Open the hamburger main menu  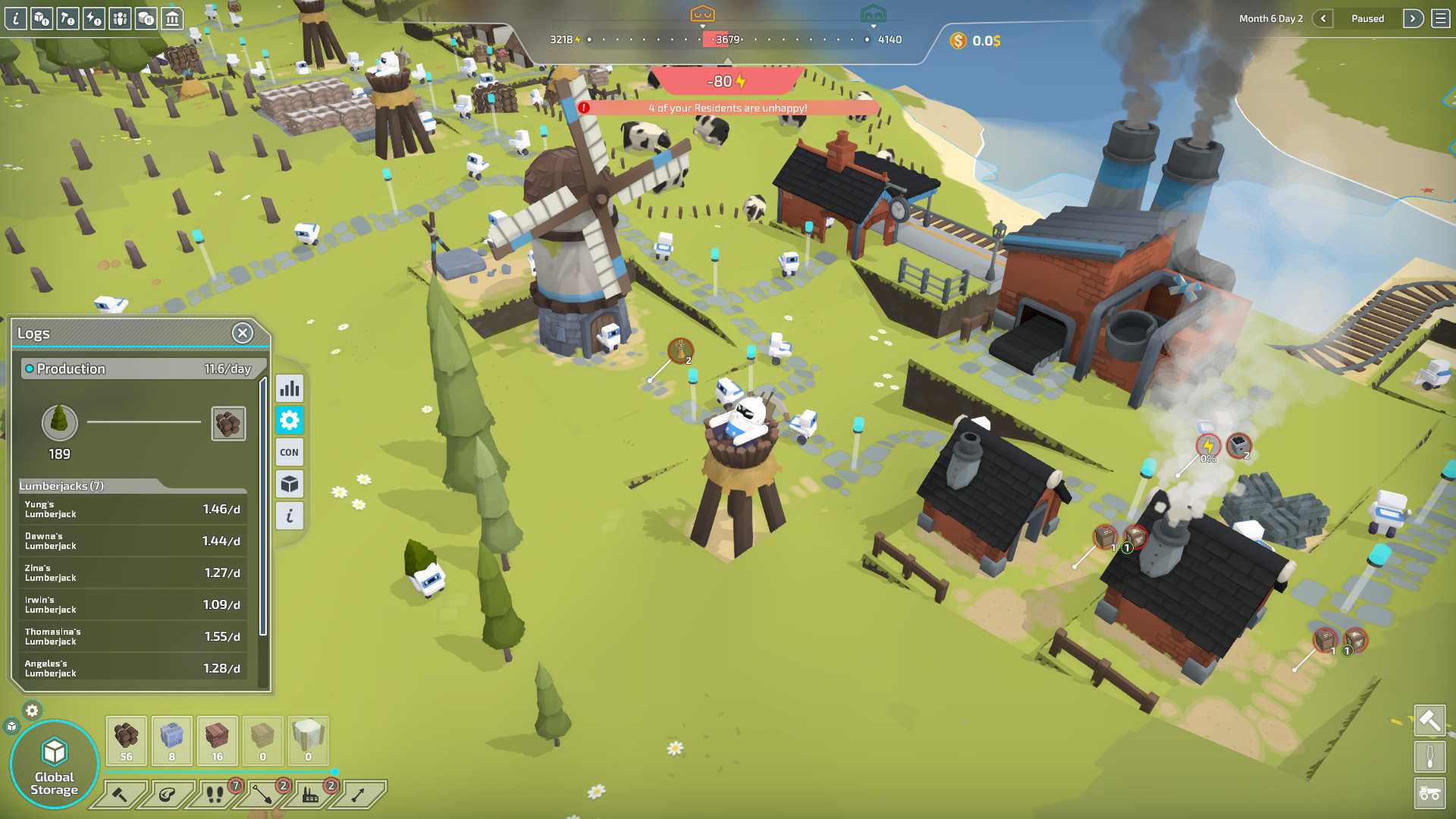tap(1441, 19)
